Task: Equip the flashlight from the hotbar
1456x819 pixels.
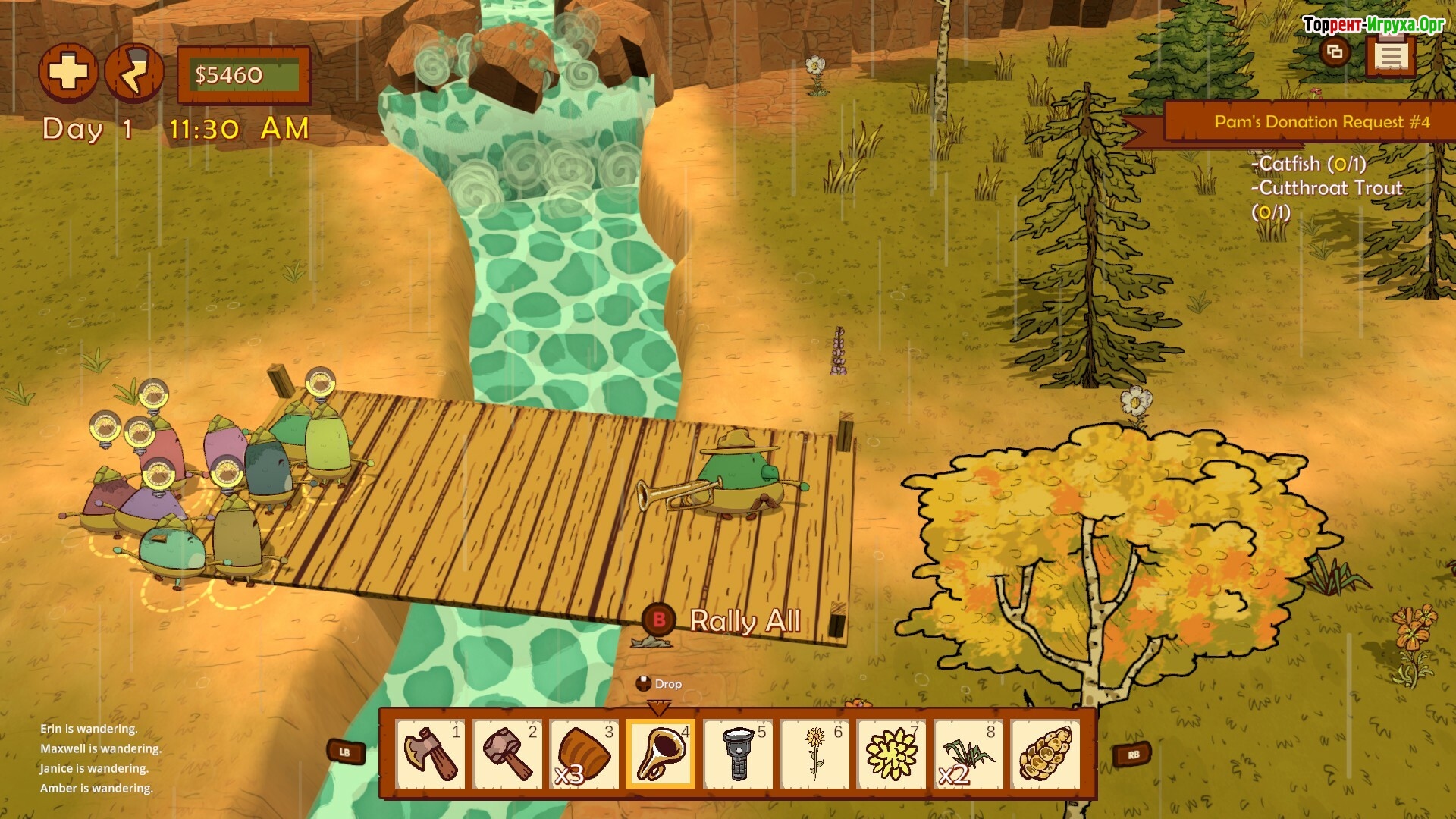Action: (x=737, y=754)
